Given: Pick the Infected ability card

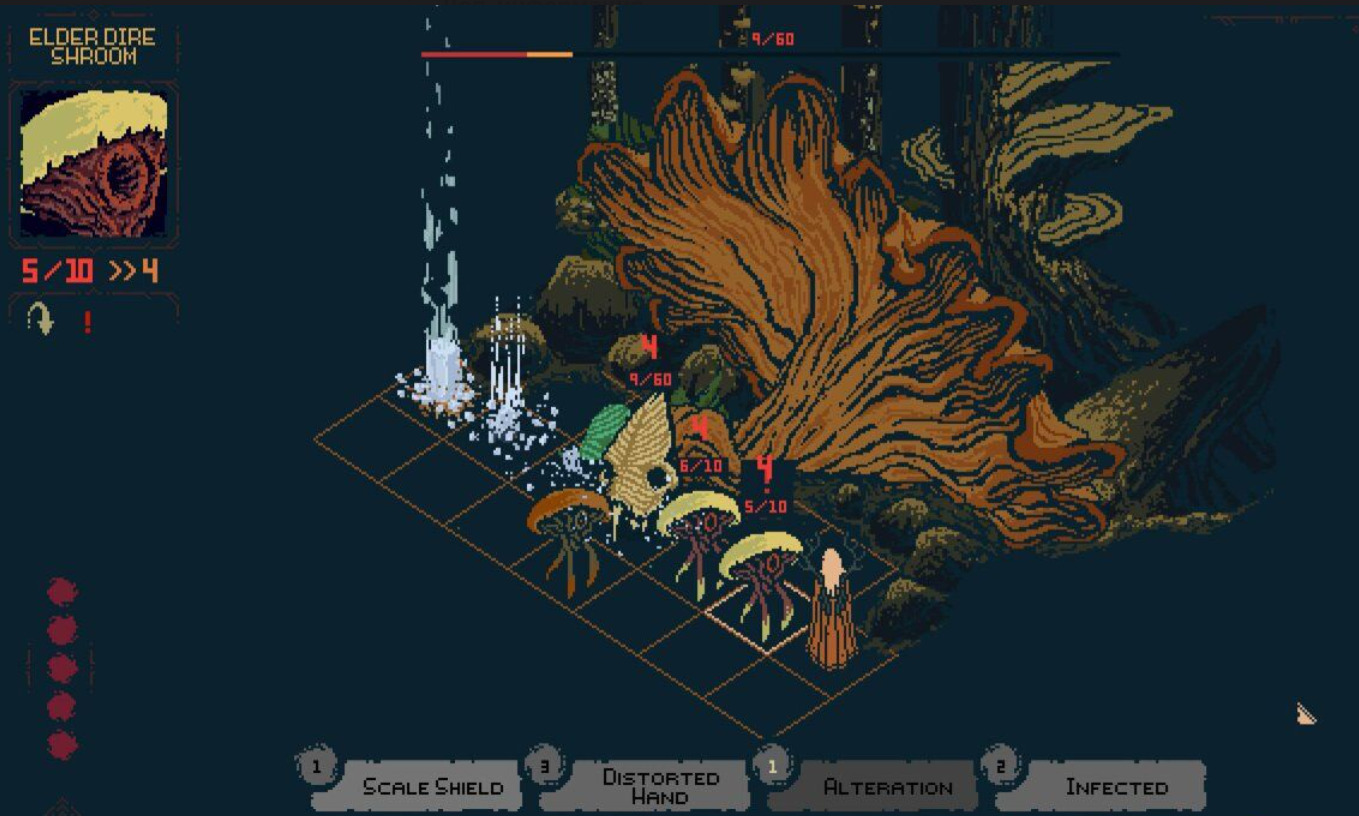Looking at the screenshot, I should (1115, 786).
